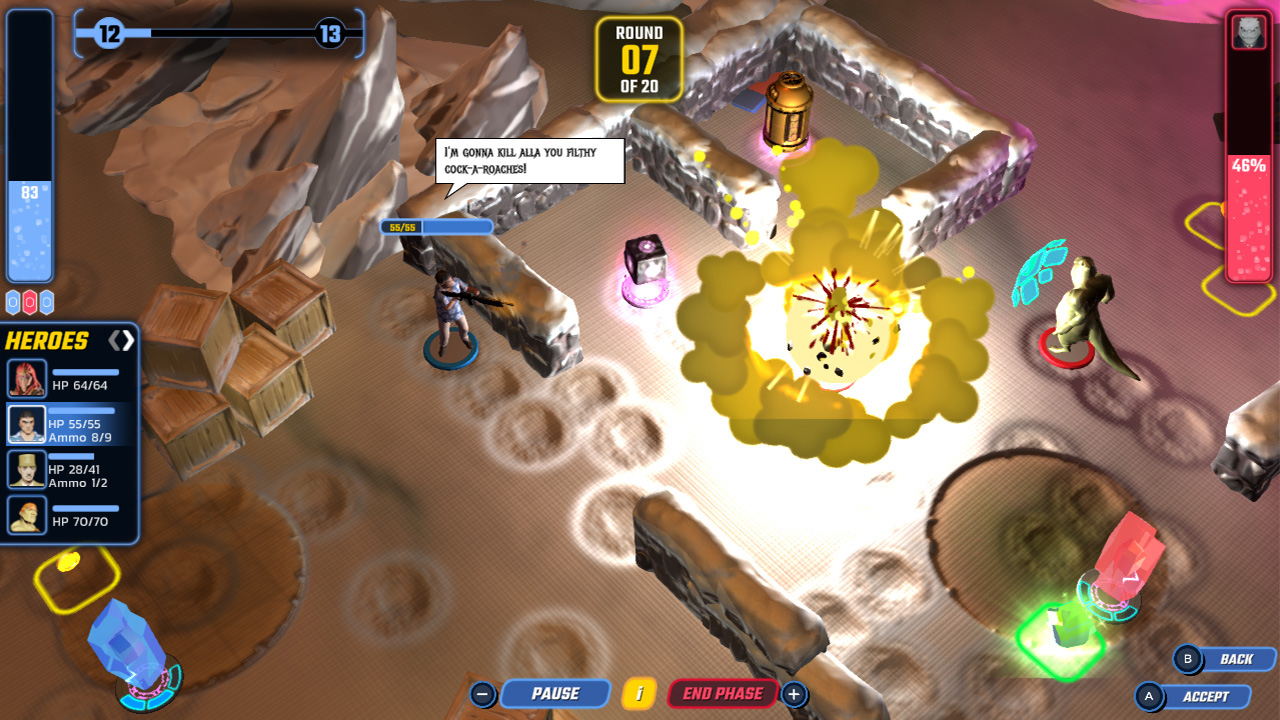Click End Phase to finish your turn

721,693
